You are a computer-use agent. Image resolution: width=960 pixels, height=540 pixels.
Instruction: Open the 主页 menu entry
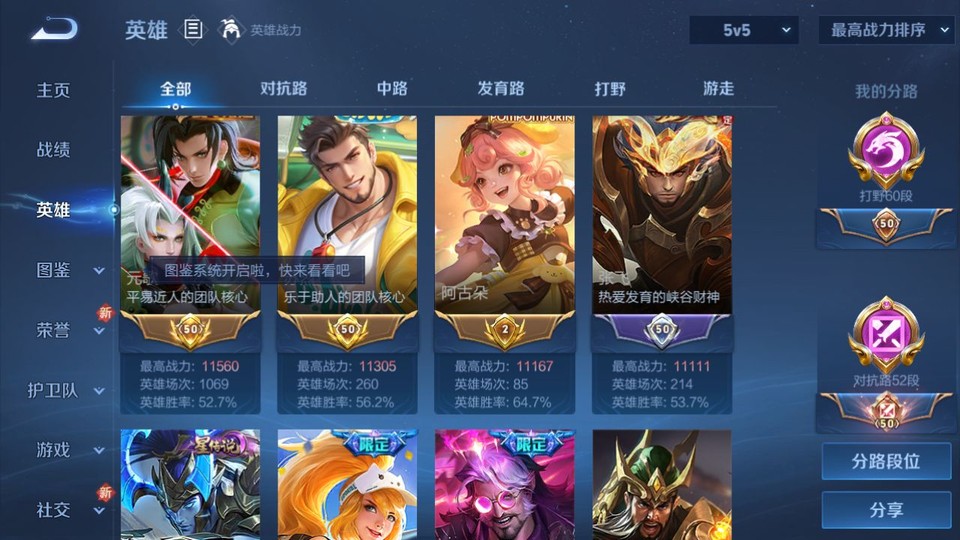pyautogui.click(x=54, y=90)
